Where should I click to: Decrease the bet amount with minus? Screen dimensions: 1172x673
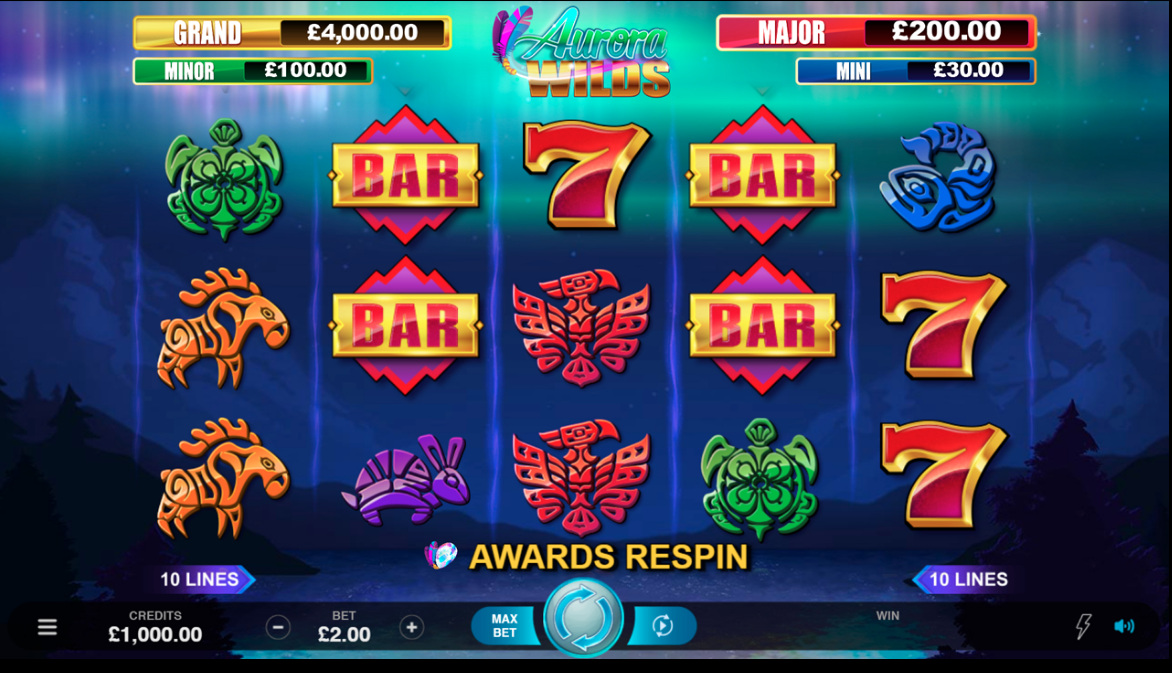(x=278, y=627)
